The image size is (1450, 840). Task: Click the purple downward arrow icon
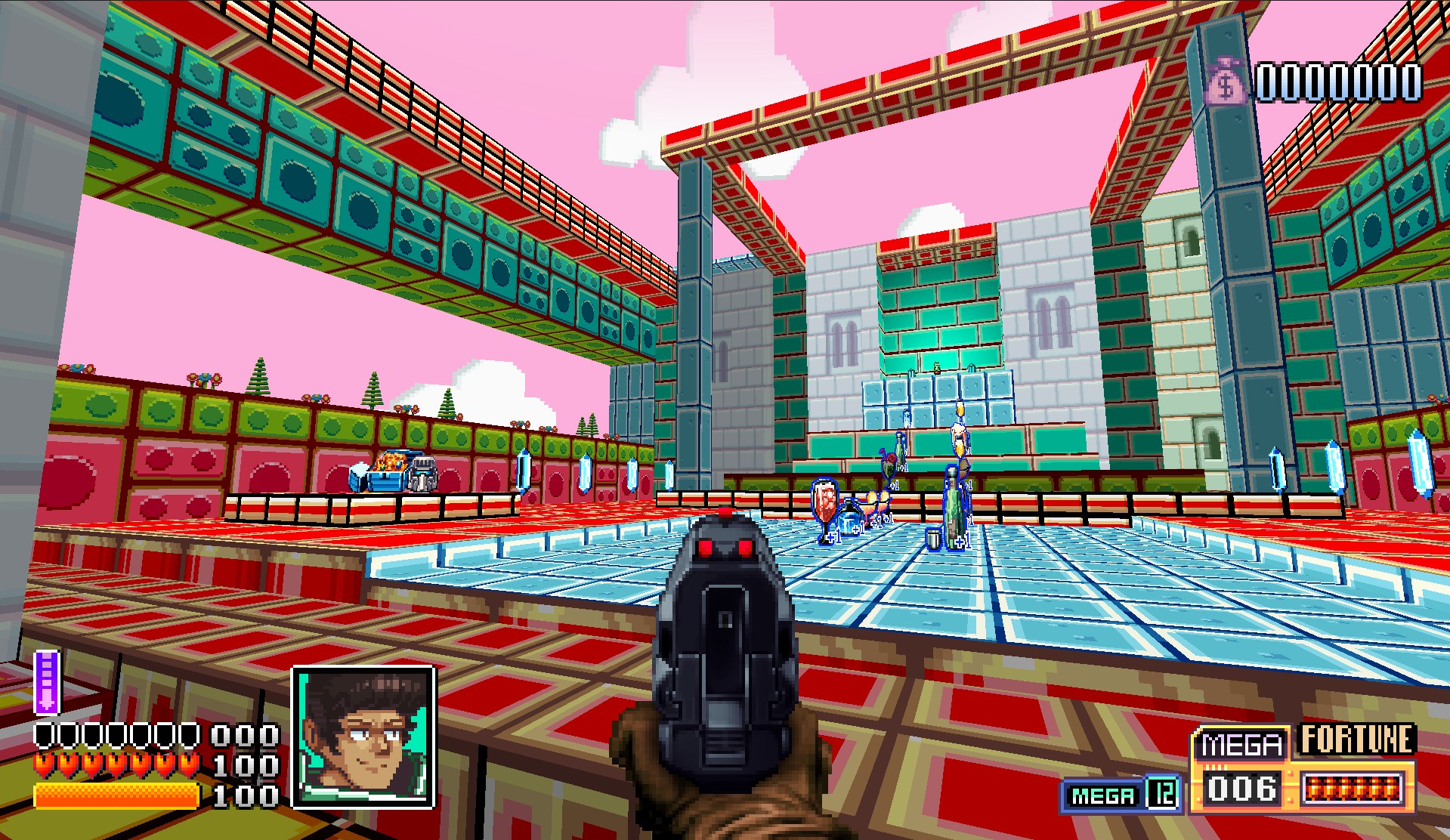tap(47, 681)
